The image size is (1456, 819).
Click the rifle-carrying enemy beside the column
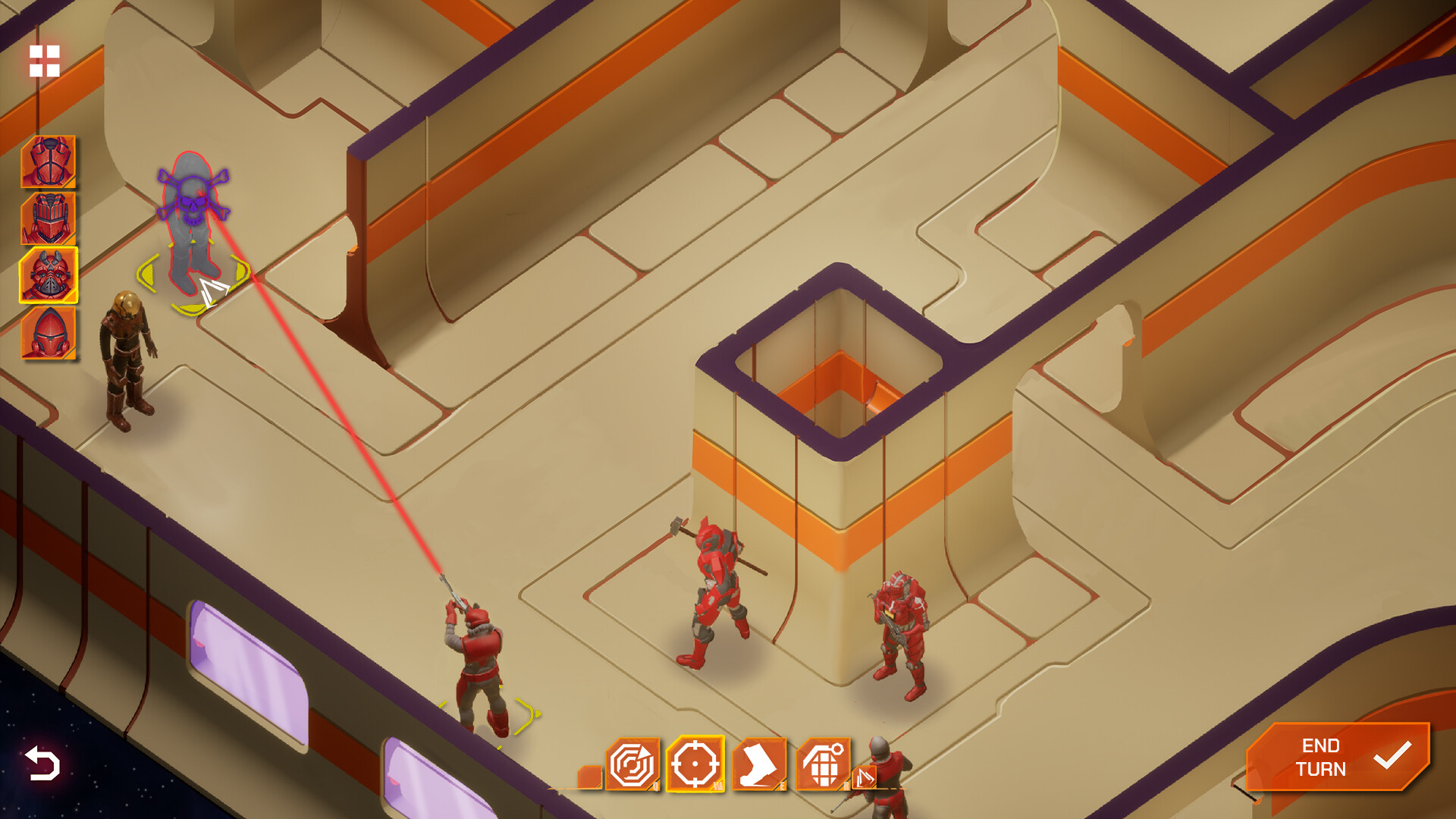899,629
